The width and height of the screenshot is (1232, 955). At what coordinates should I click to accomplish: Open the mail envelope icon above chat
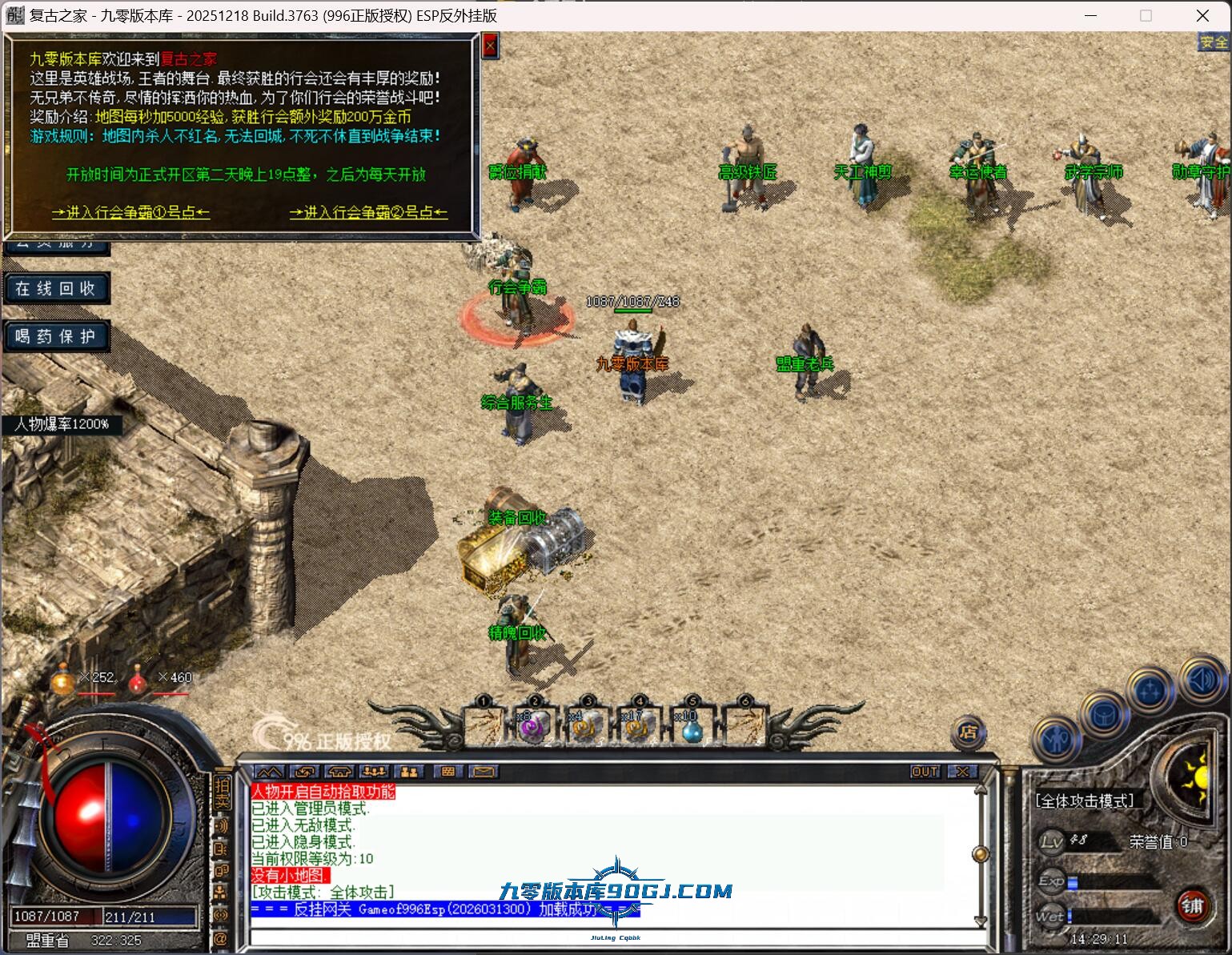pos(483,772)
